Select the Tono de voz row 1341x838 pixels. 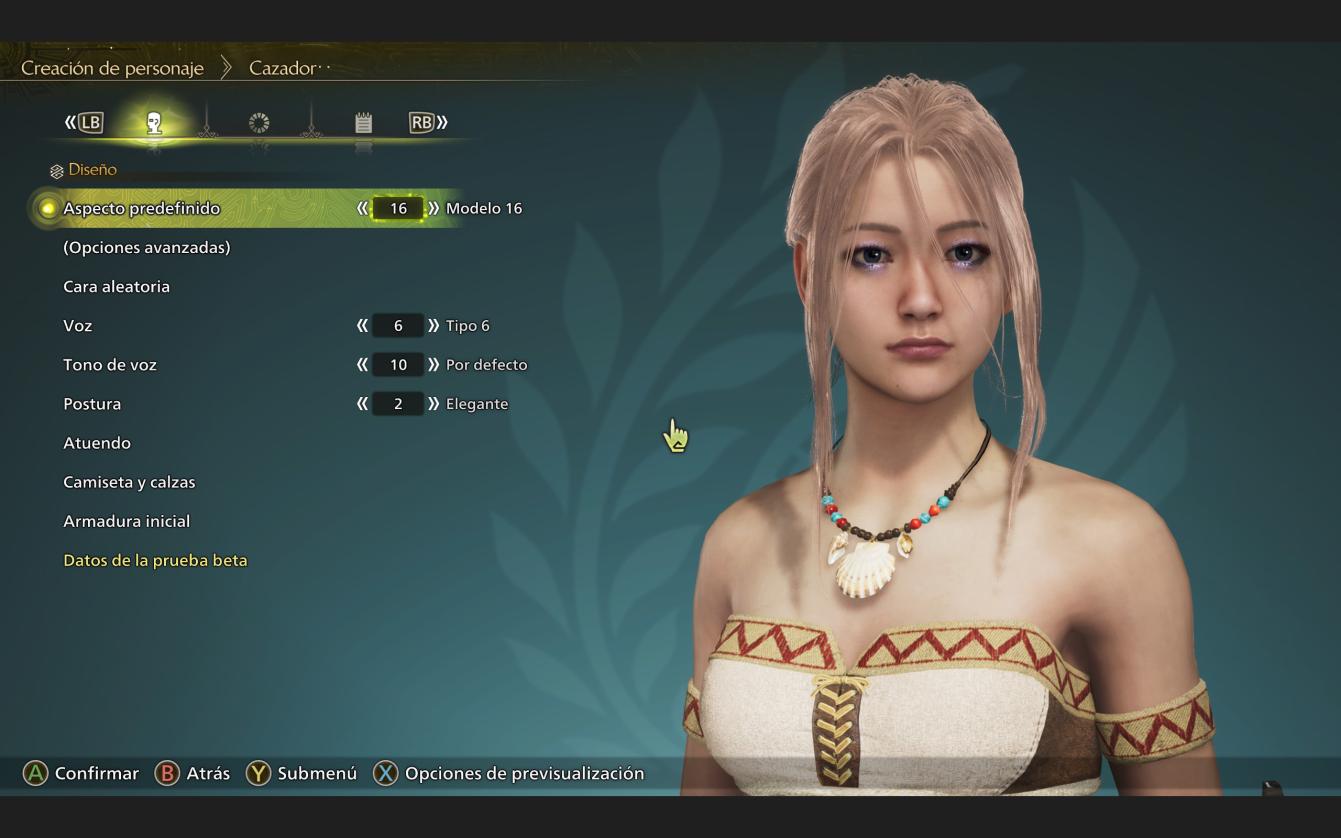[x=110, y=364]
